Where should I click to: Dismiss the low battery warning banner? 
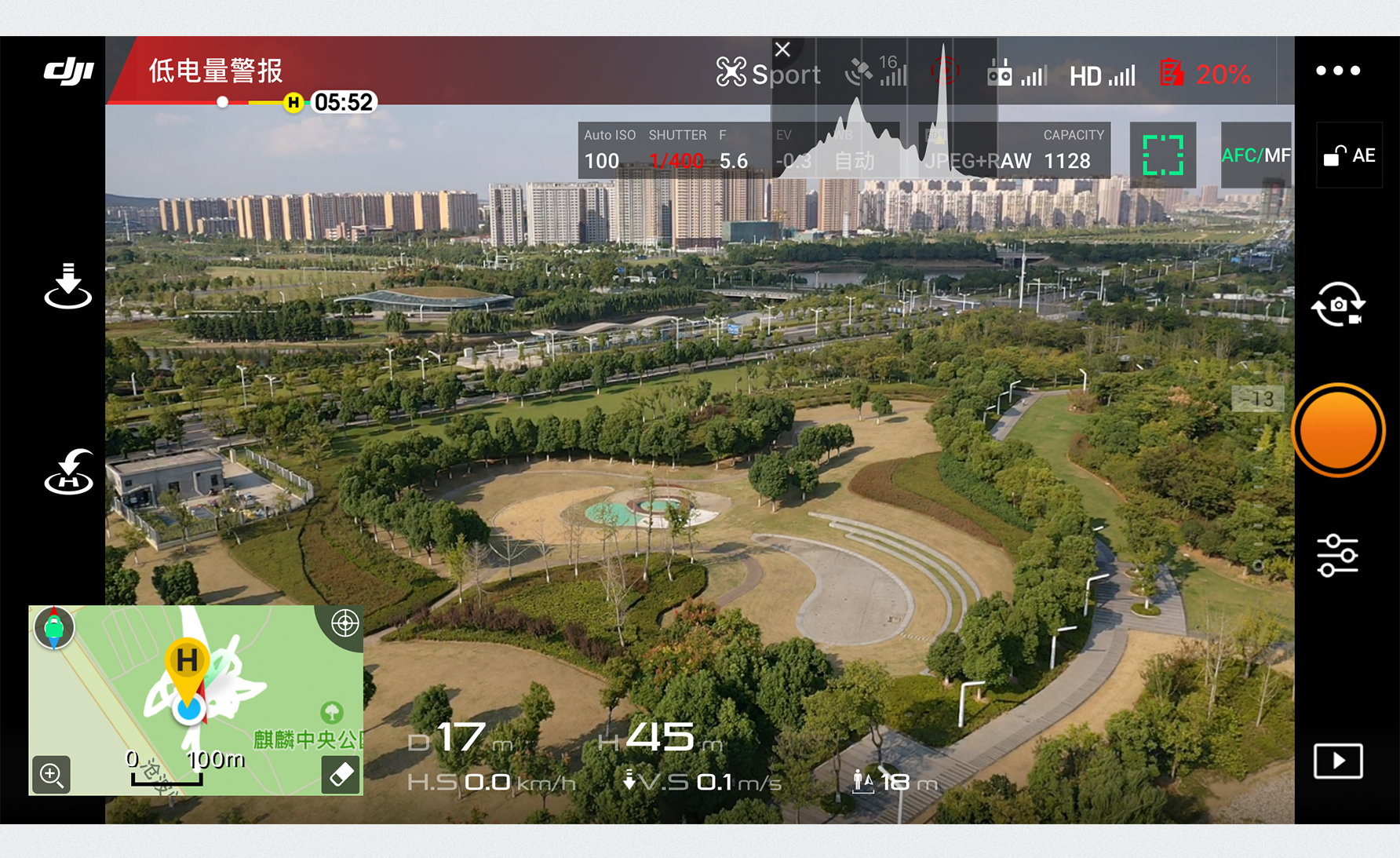click(782, 49)
